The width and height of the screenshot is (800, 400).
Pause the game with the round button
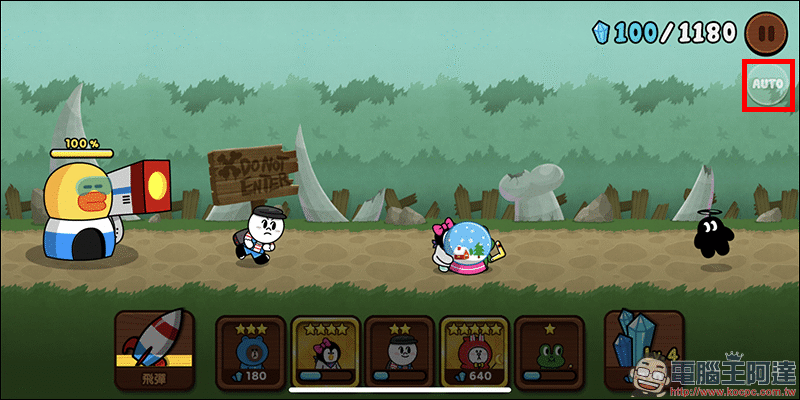pyautogui.click(x=768, y=32)
